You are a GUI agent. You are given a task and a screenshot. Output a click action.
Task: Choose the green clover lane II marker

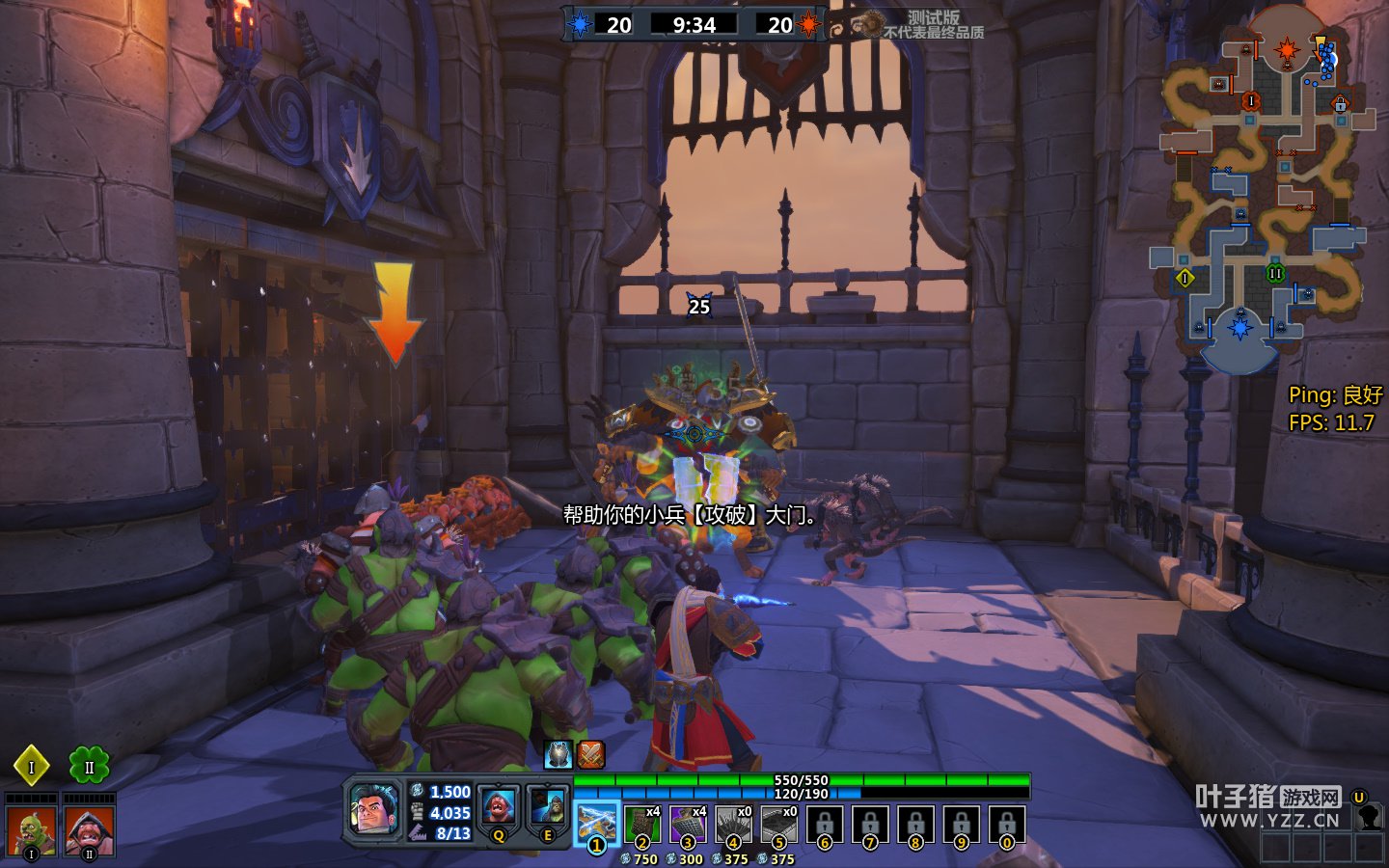tap(89, 767)
